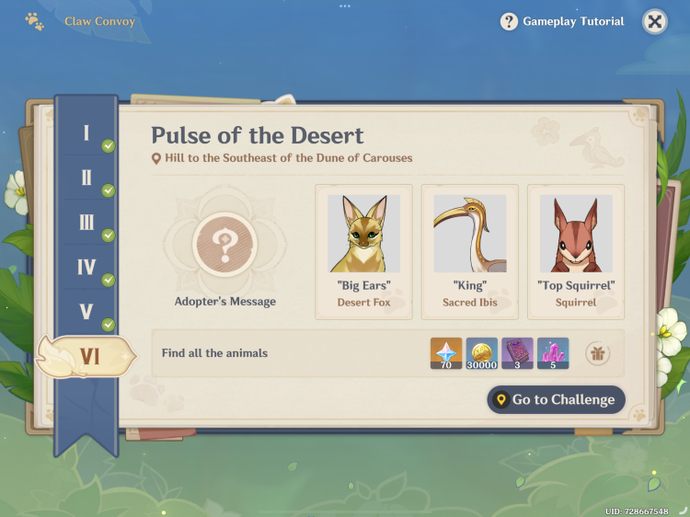
Task: View the "King" Sacred Ibis card
Action: click(470, 251)
